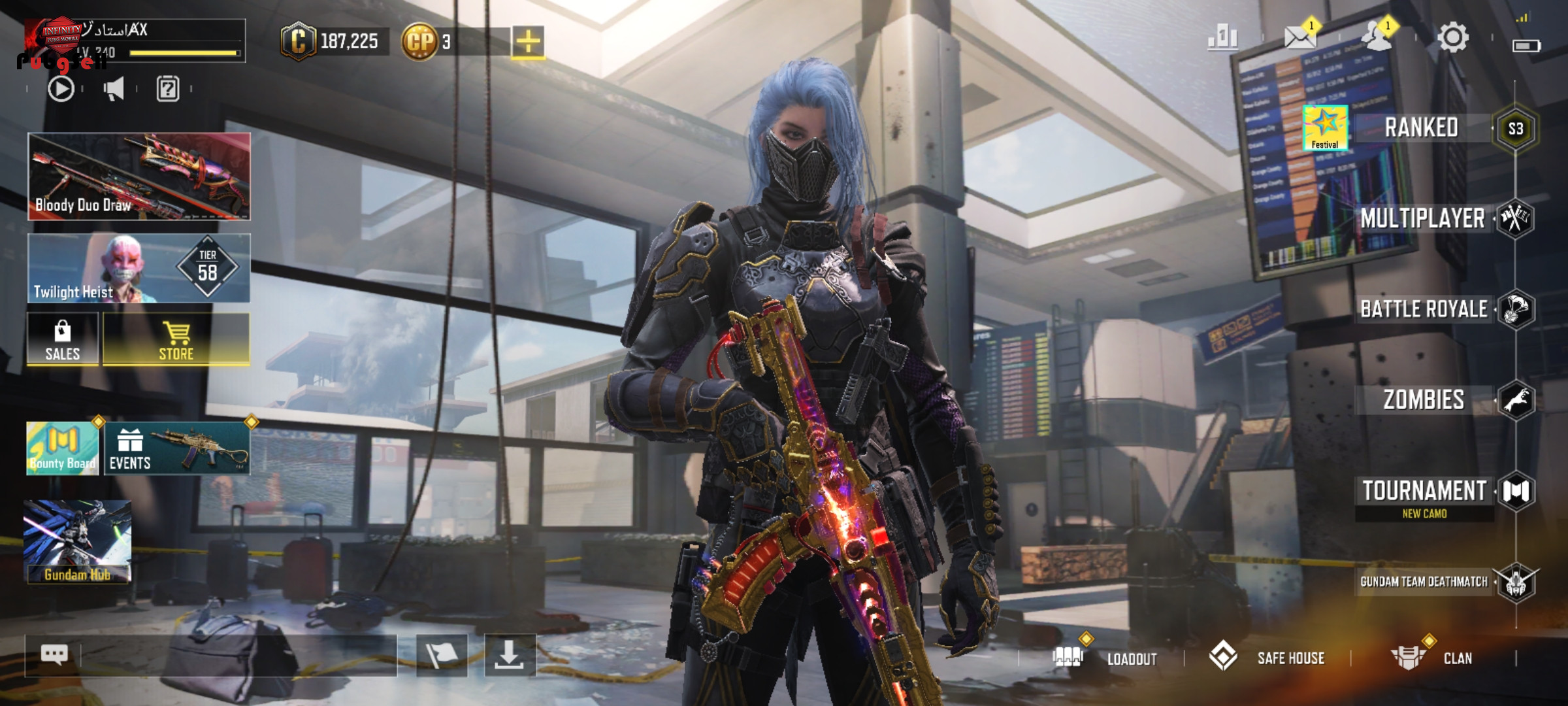Screen dimensions: 1568x706
Task: Open the Store
Action: point(176,339)
